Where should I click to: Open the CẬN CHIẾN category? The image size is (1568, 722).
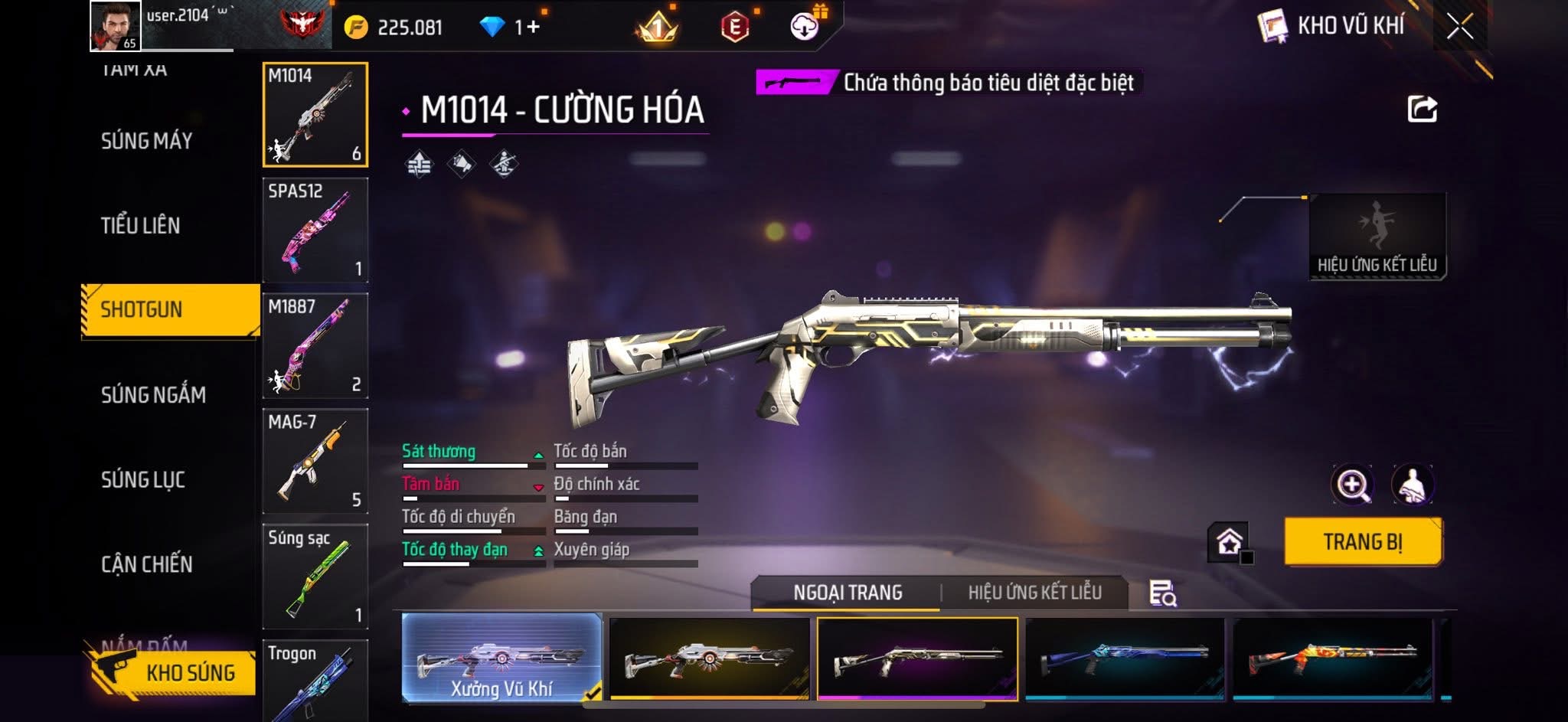click(x=147, y=565)
